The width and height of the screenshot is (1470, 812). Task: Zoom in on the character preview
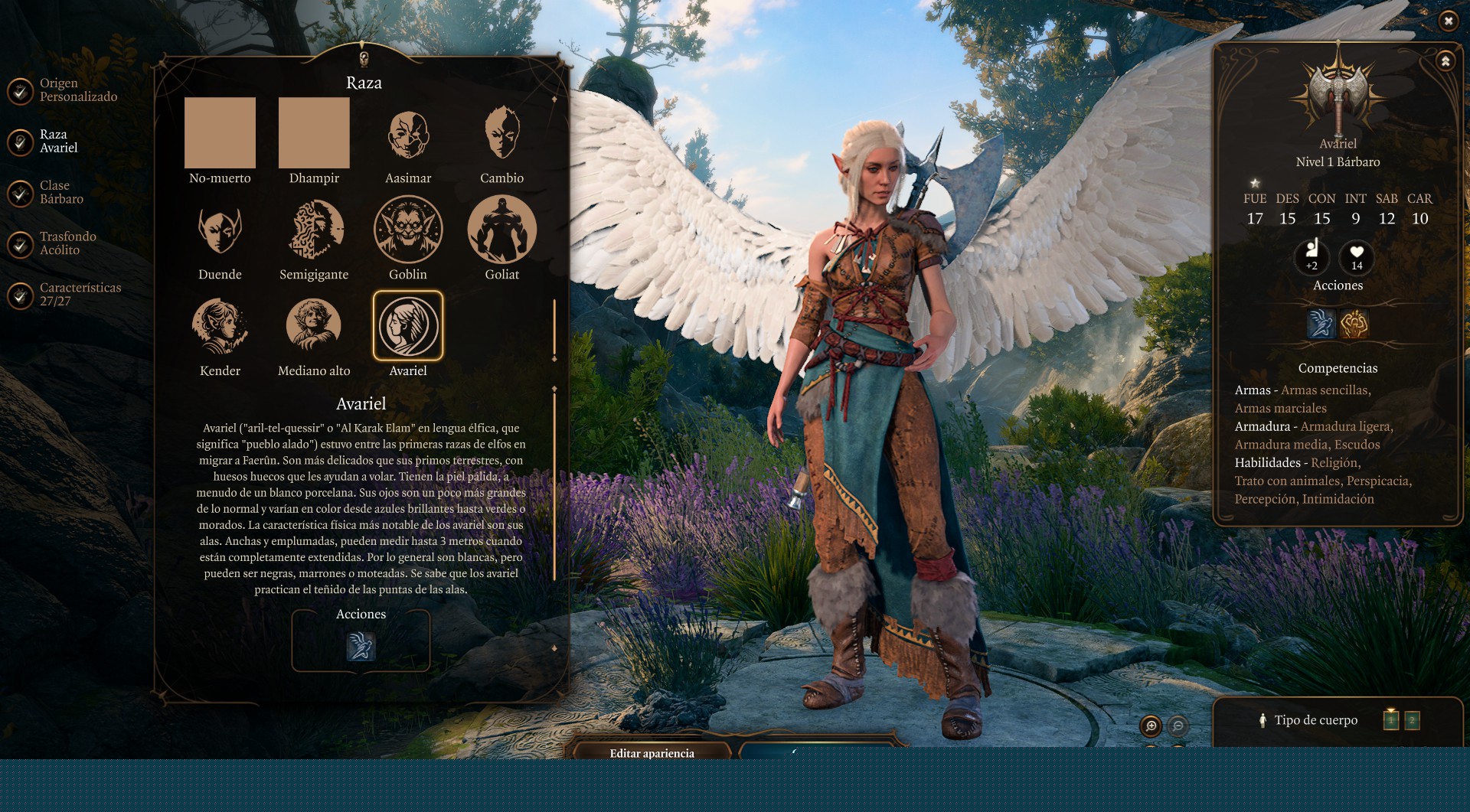[x=1151, y=726]
